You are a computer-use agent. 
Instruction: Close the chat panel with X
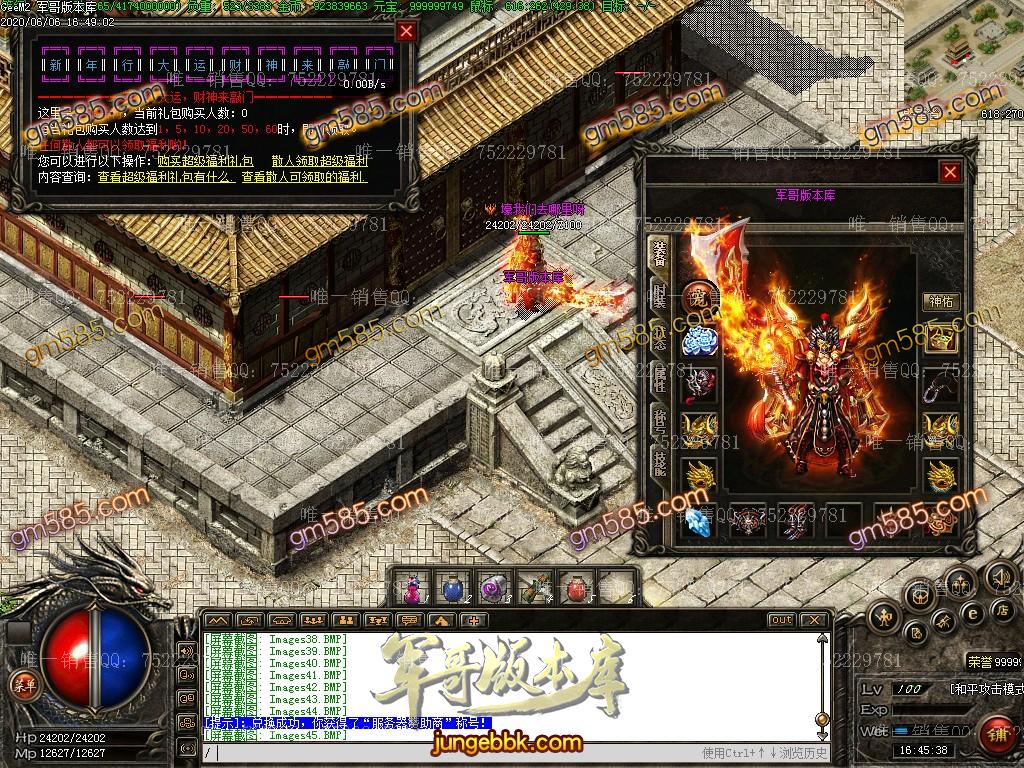(x=814, y=620)
